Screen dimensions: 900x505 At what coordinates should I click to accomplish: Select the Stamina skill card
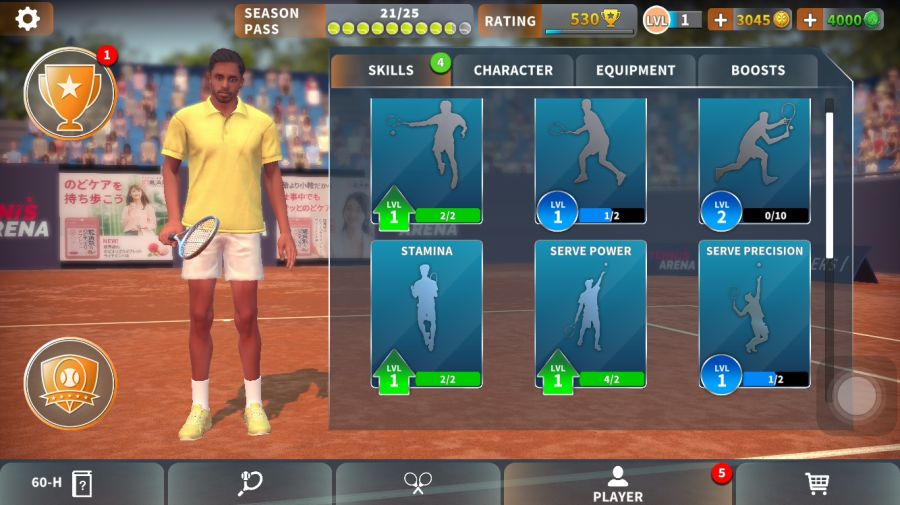click(x=426, y=313)
